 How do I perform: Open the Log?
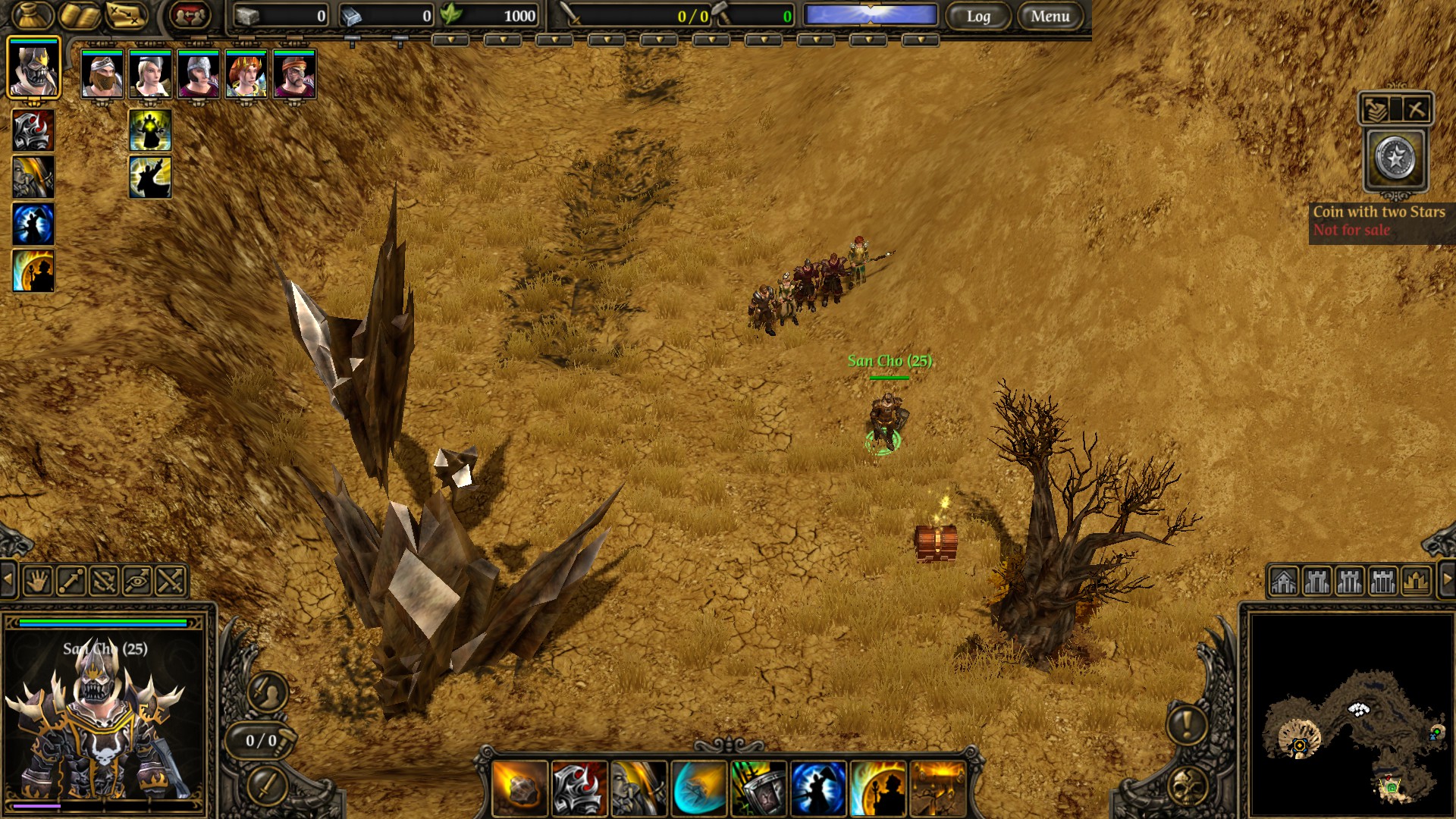pos(978,16)
